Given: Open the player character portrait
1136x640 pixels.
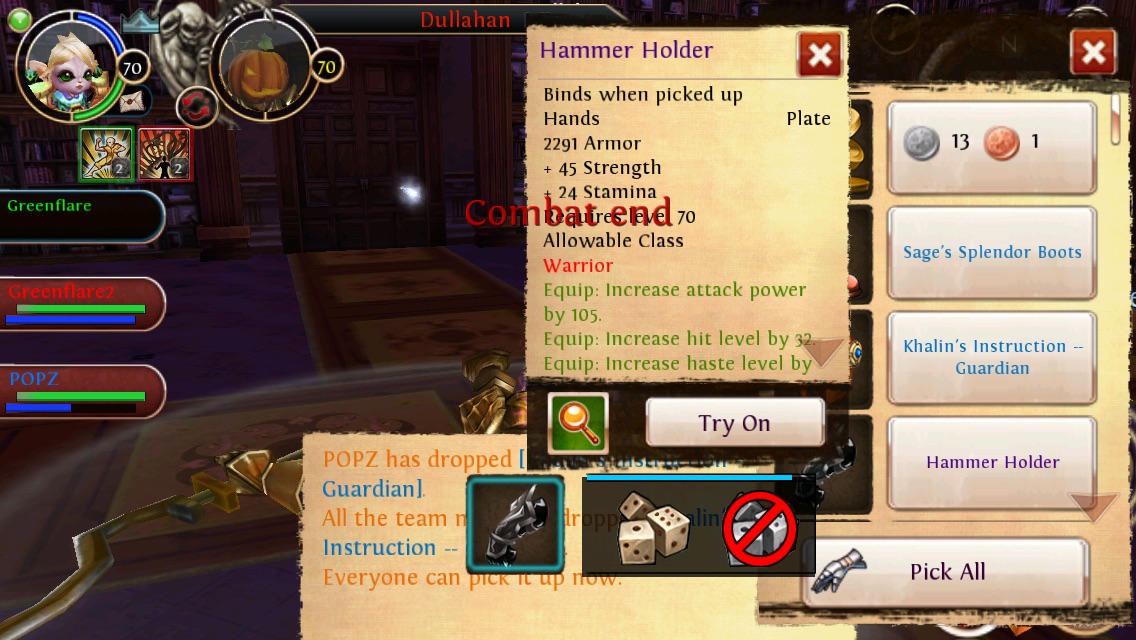Looking at the screenshot, I should point(70,62).
